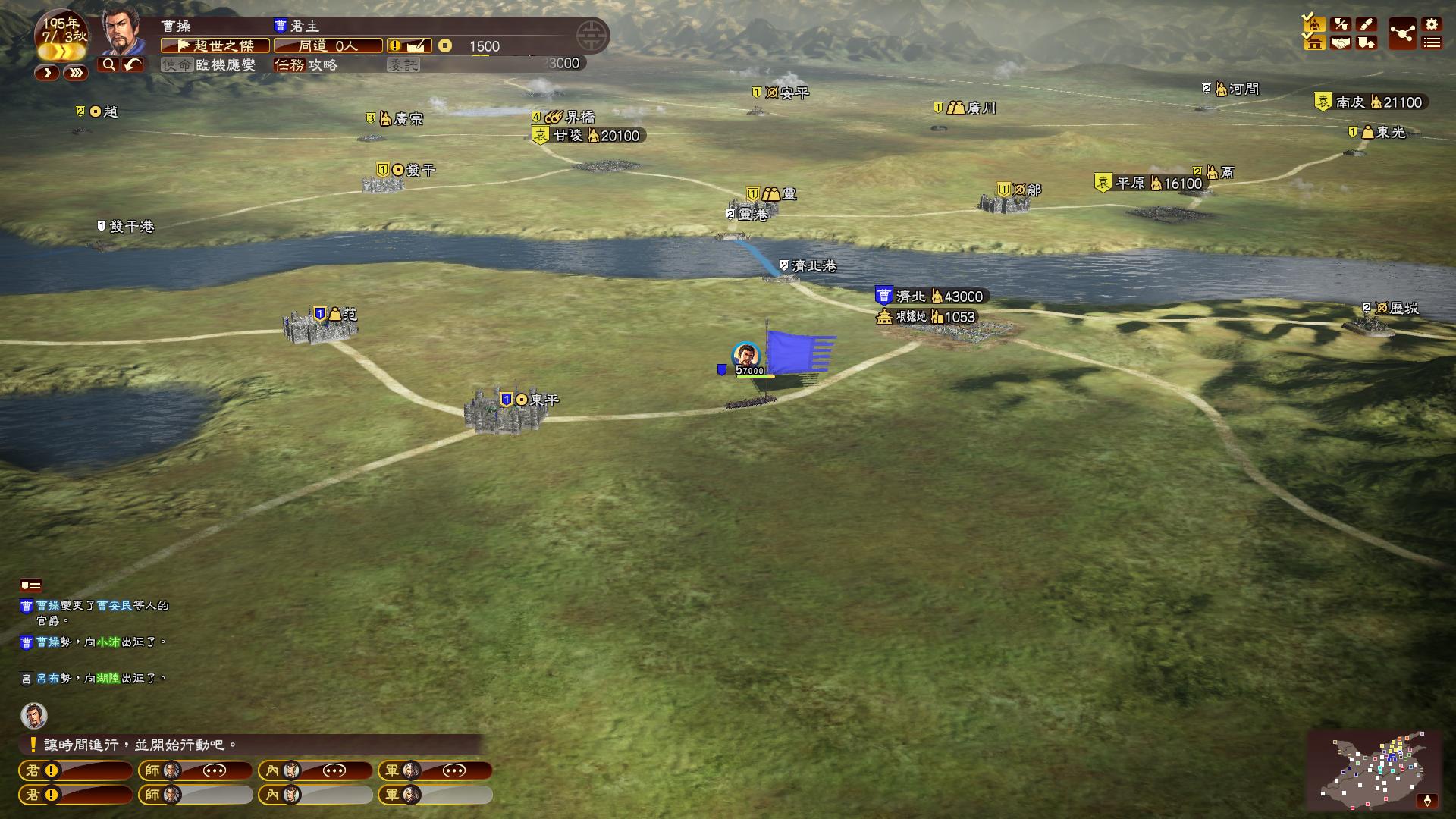Screen dimensions: 1456x819
Task: Click the curved return arrow button
Action: 133,65
